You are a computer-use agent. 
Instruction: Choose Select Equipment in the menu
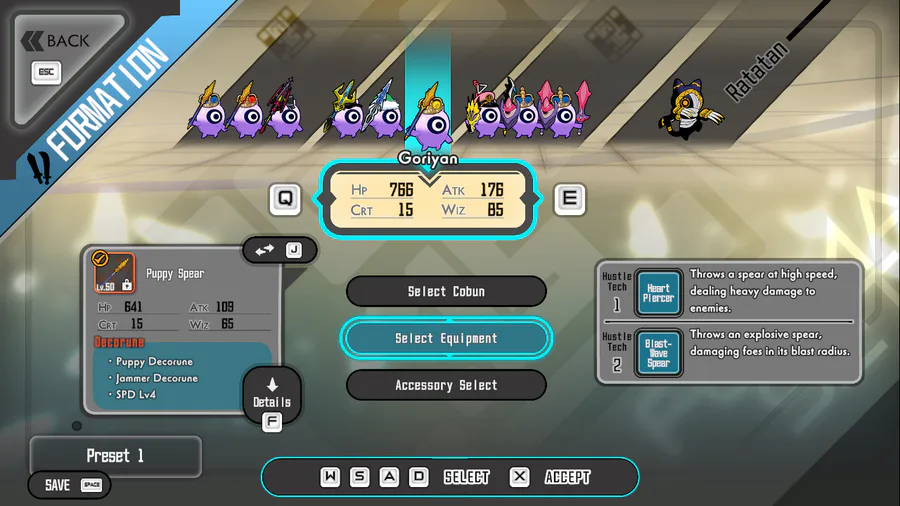446,338
